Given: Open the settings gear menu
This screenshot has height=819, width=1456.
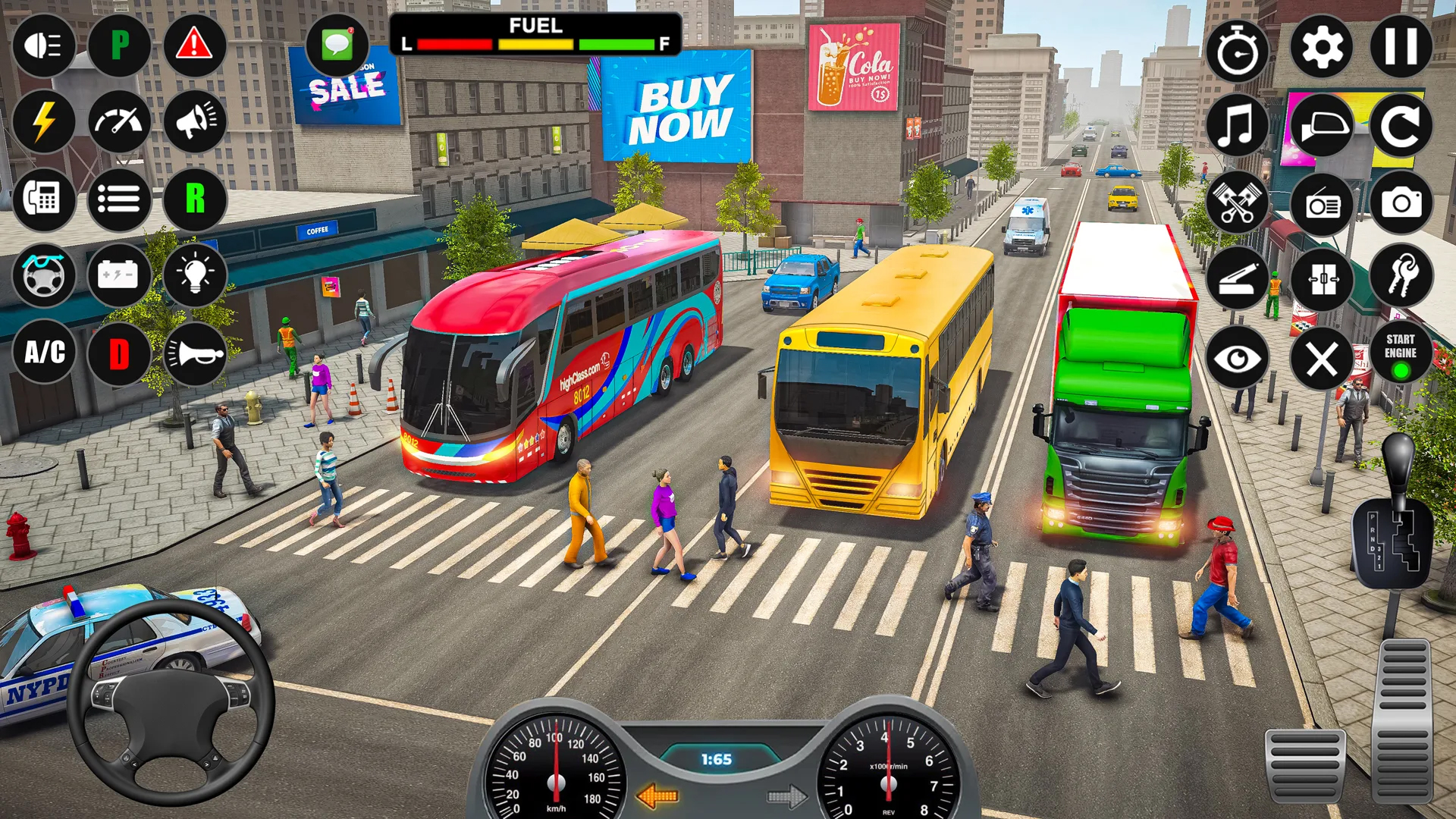Looking at the screenshot, I should point(1323,47).
